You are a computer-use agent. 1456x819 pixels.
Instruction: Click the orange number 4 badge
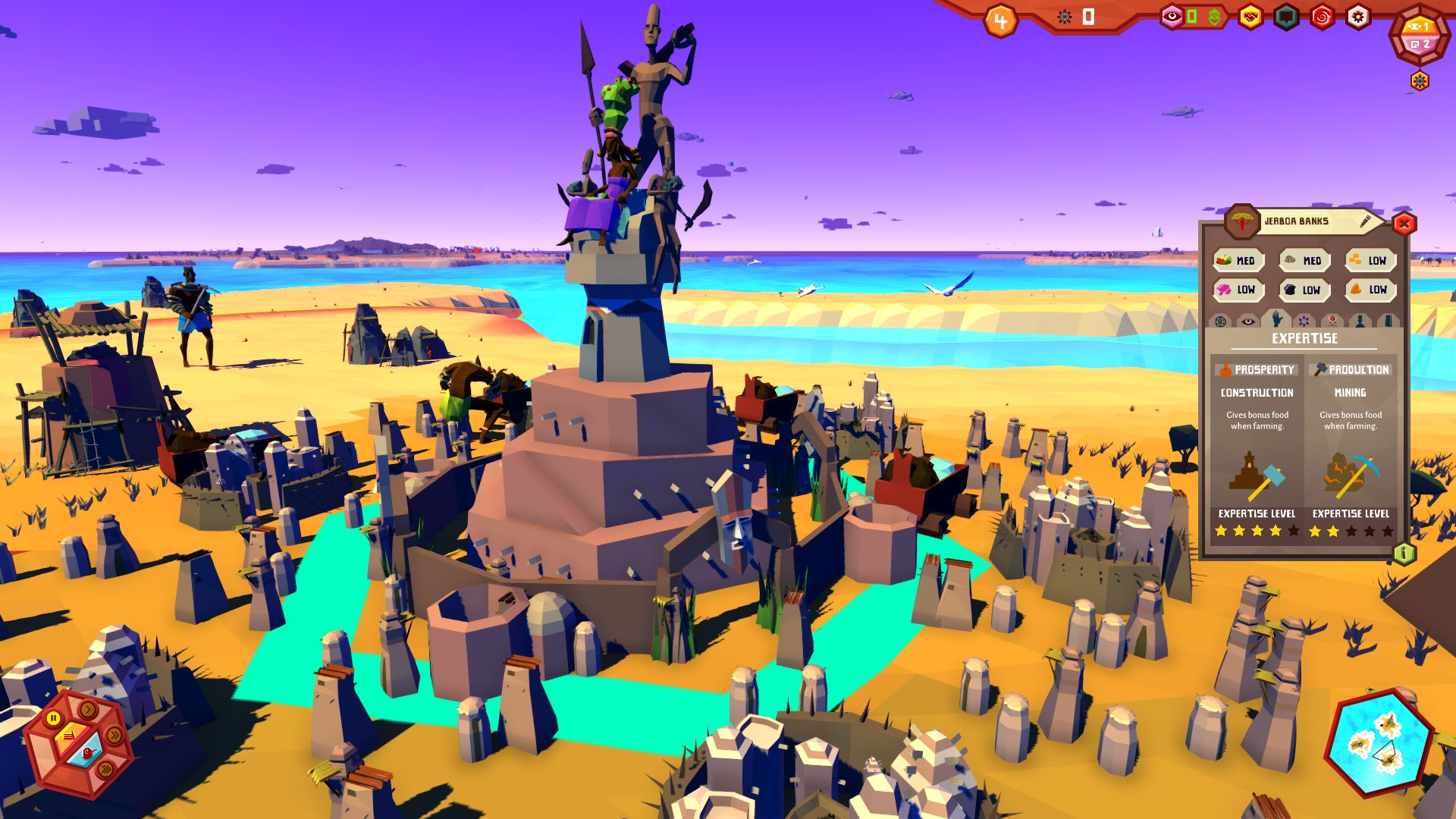(1000, 21)
